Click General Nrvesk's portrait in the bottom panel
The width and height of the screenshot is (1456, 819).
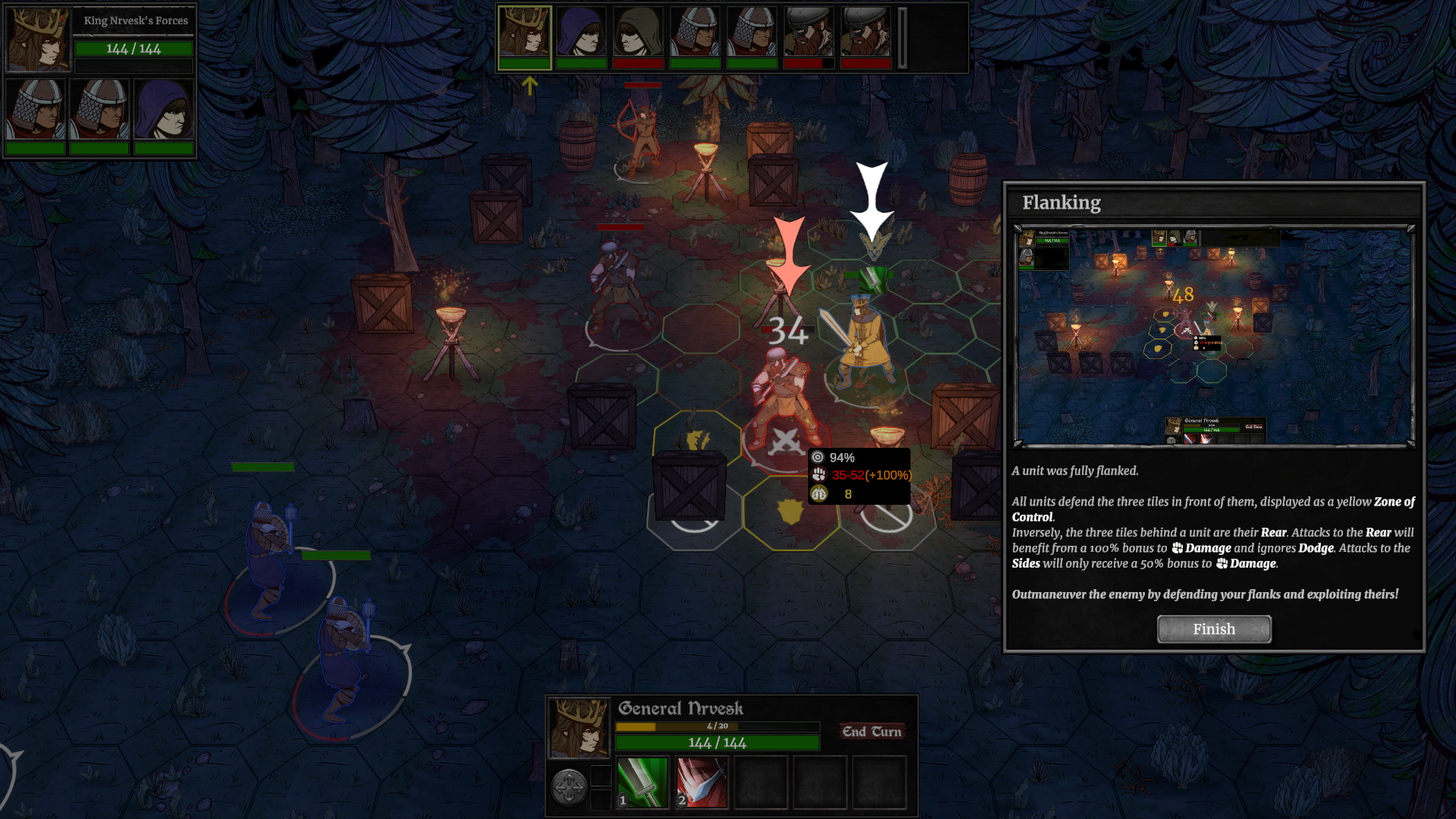(x=579, y=729)
